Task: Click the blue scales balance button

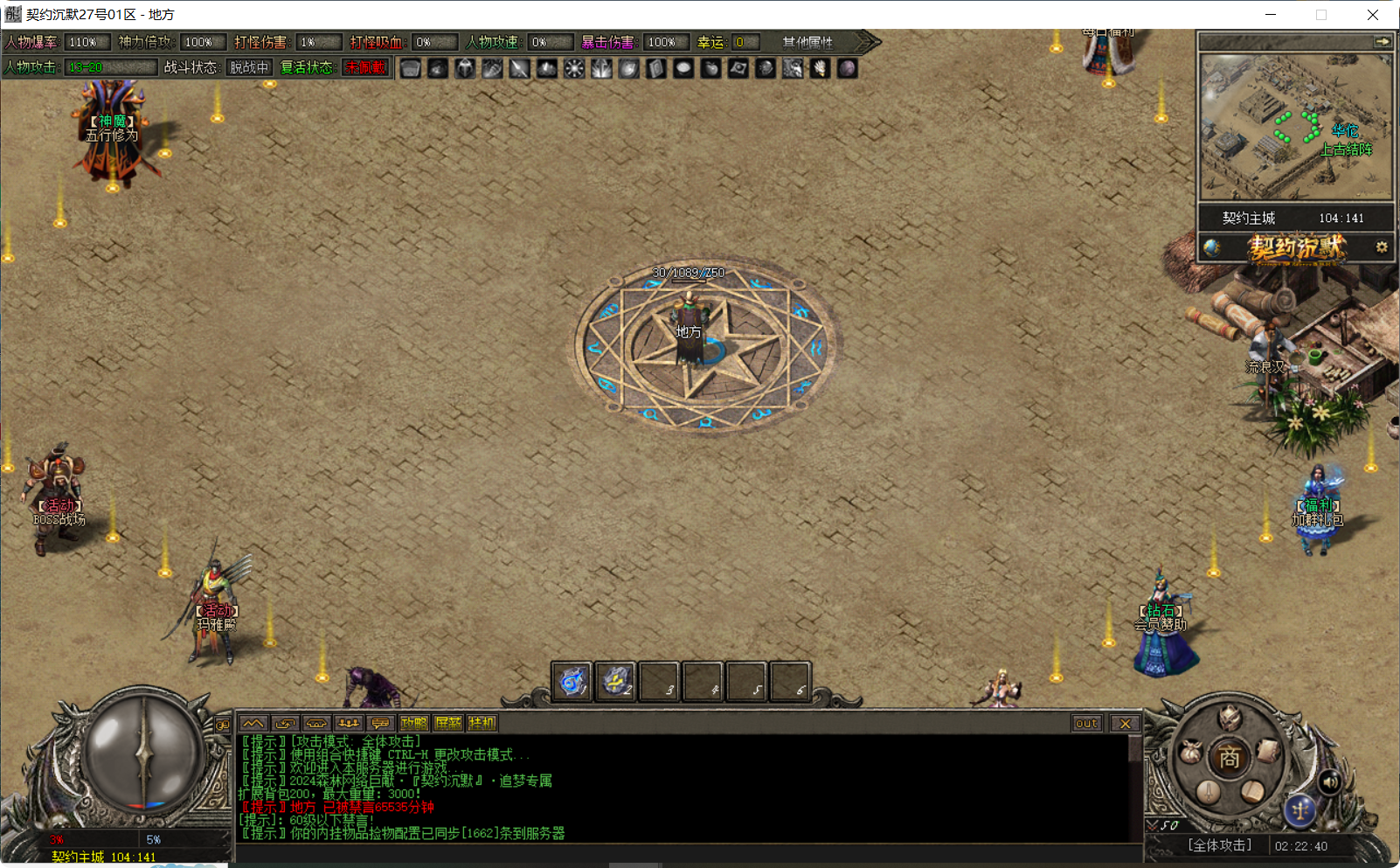Action: pyautogui.click(x=1300, y=810)
